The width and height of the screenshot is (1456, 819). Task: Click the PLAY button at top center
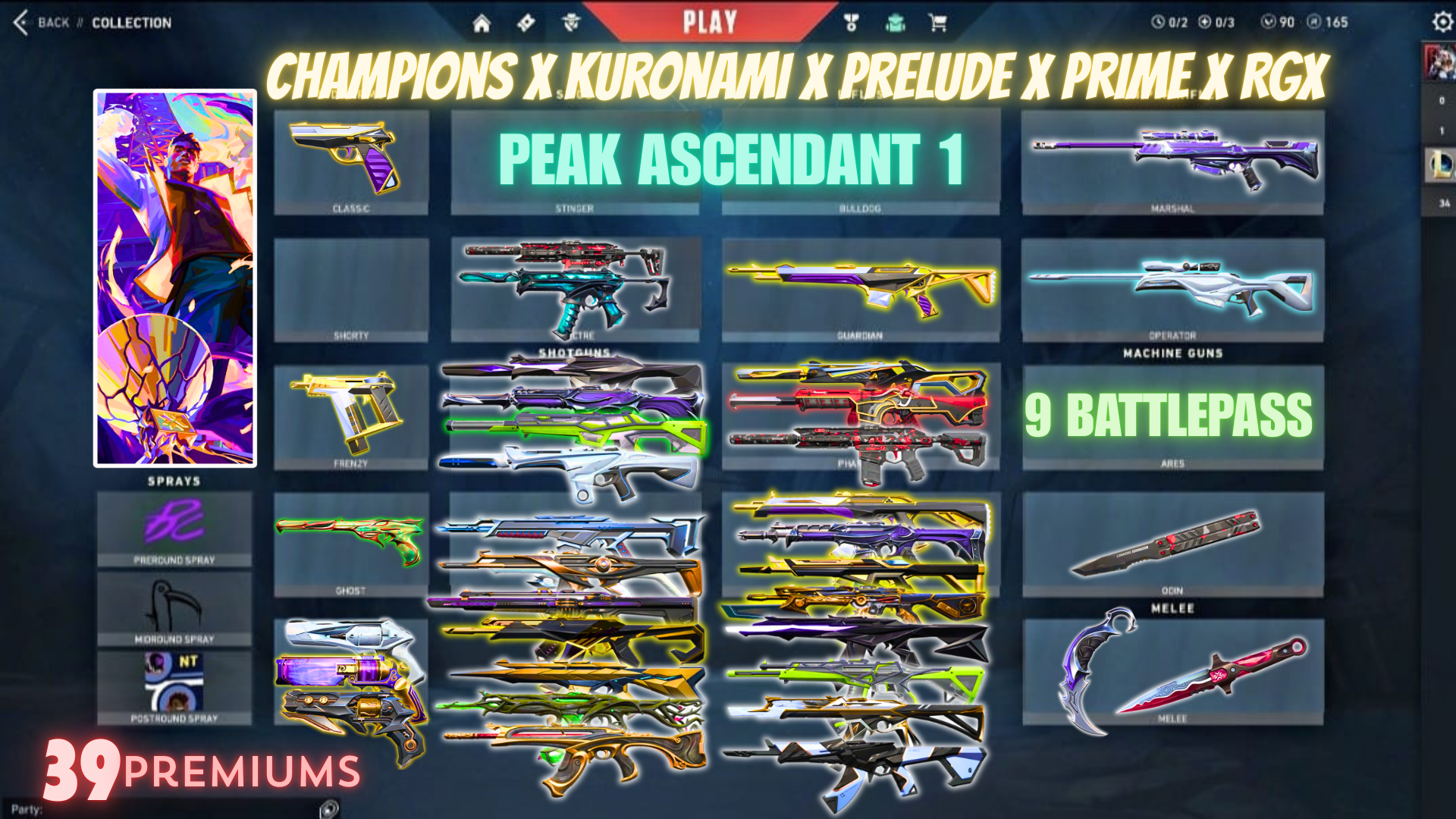point(711,21)
